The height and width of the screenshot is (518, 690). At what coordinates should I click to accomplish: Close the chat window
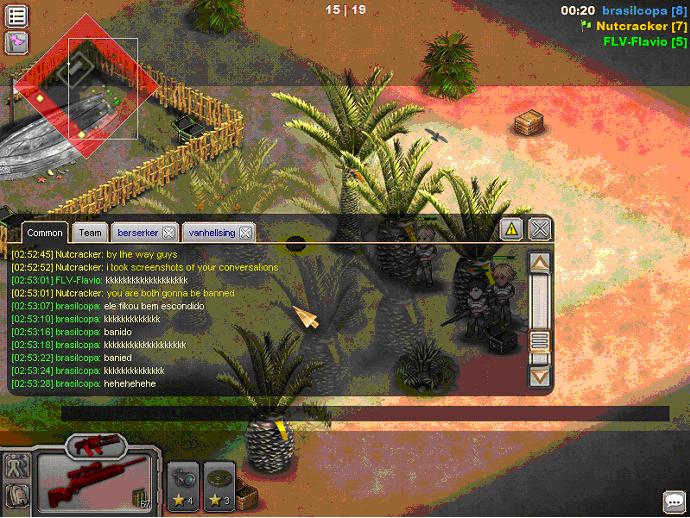[x=540, y=229]
